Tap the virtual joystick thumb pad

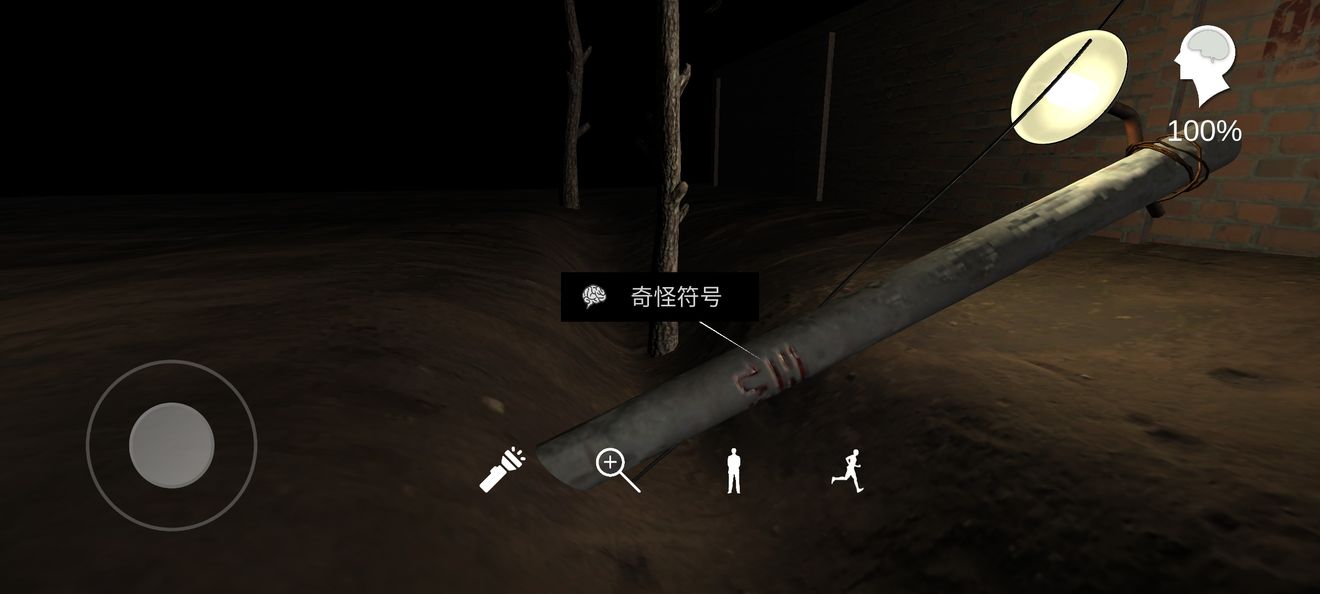tap(172, 445)
